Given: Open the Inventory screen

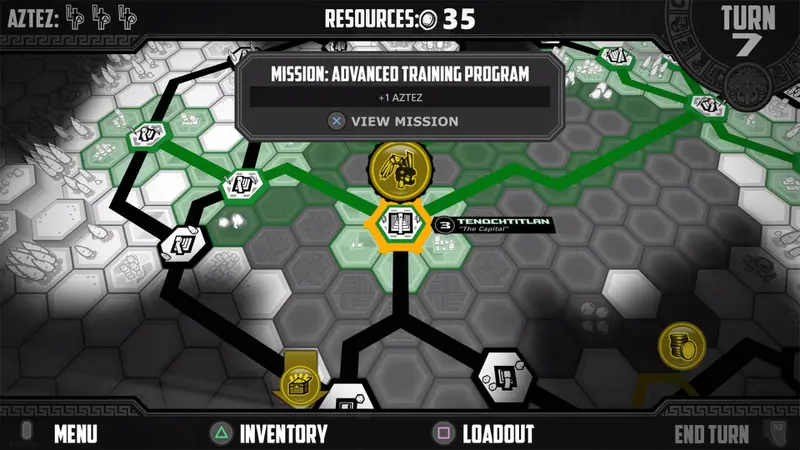Looking at the screenshot, I should click(x=282, y=434).
